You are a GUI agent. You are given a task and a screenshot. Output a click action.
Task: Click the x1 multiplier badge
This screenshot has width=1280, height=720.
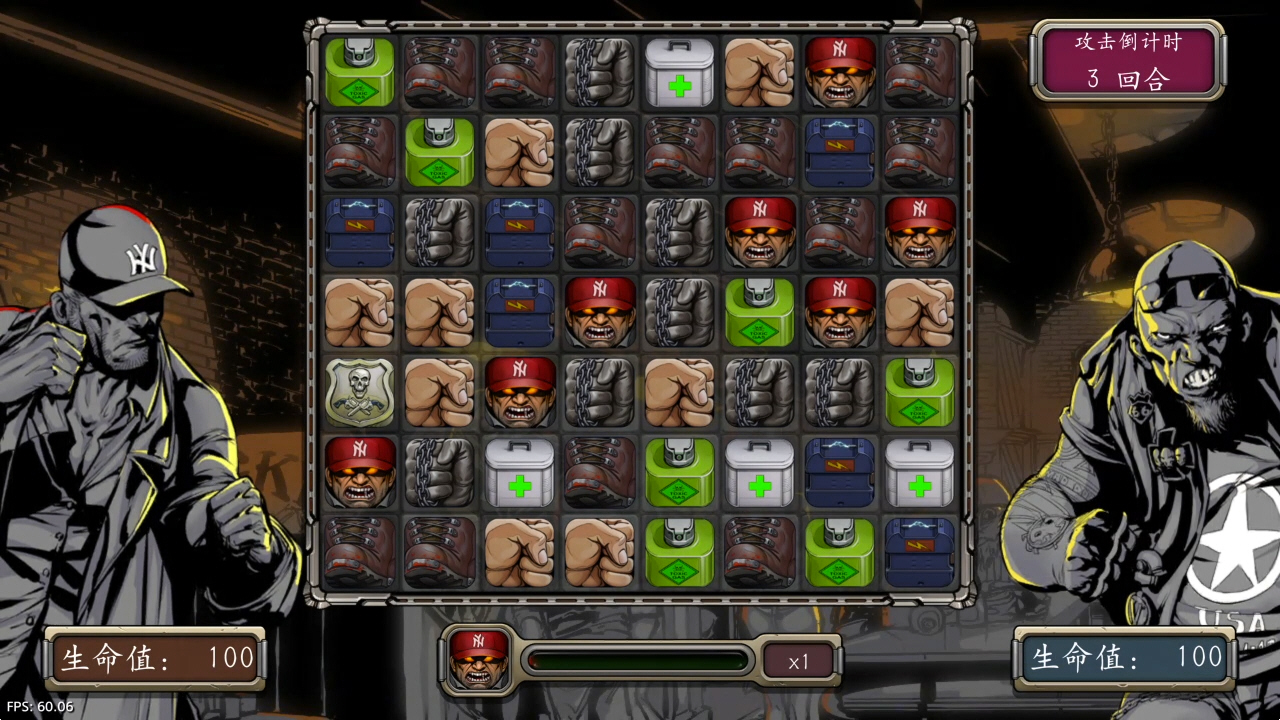[798, 659]
